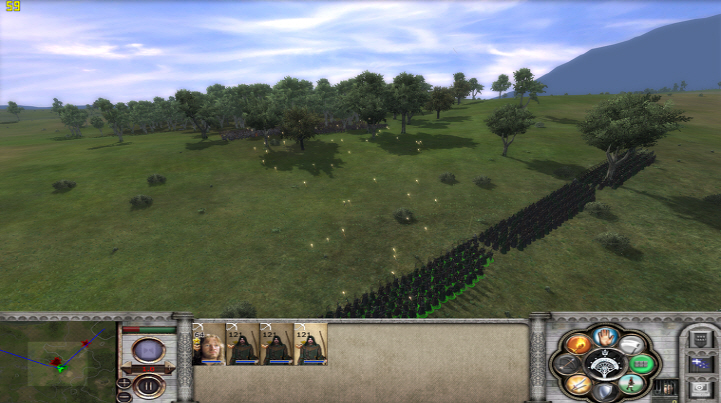Select the general's unit card with blond portrait

210,344
